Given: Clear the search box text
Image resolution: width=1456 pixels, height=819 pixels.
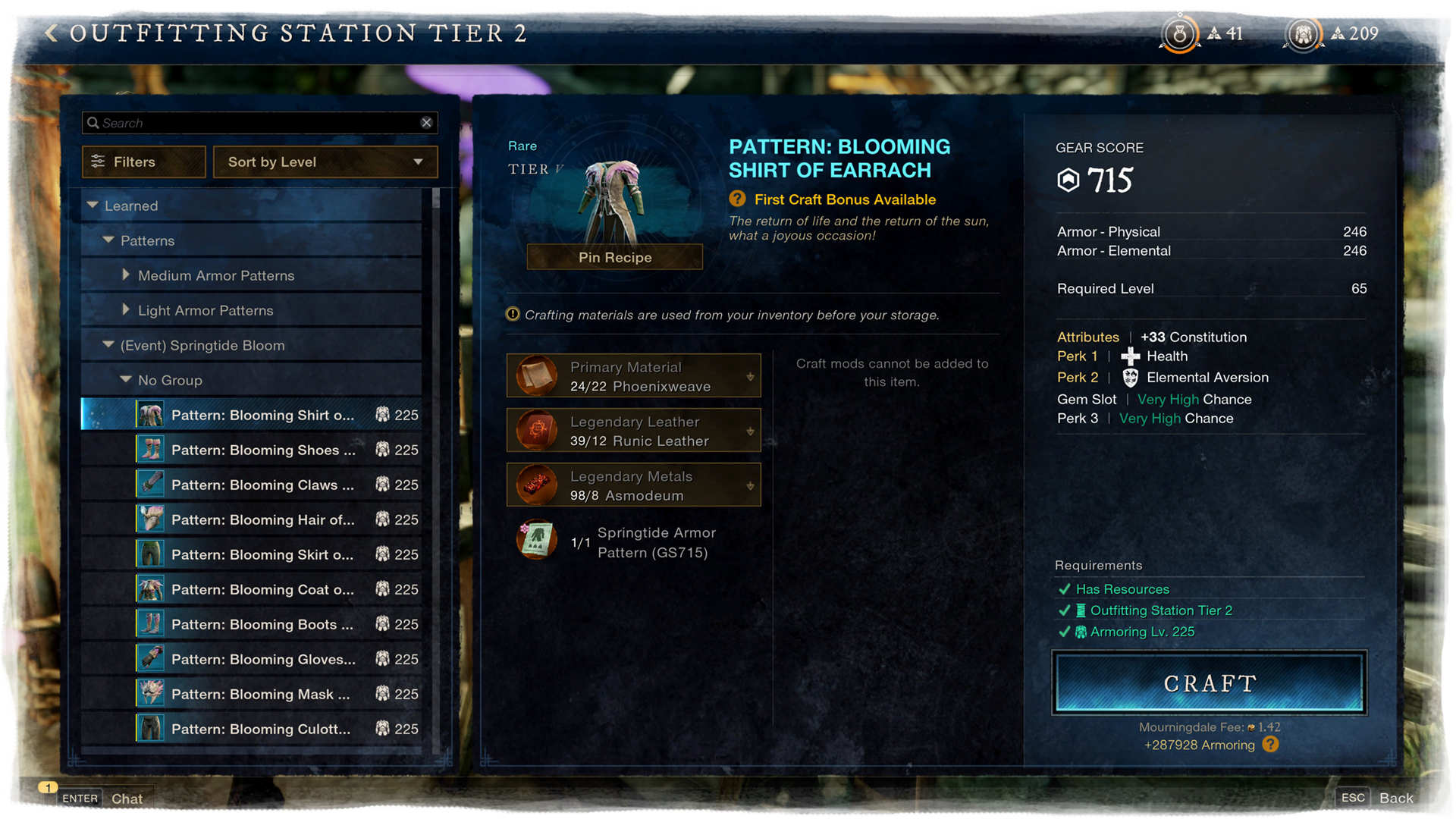Looking at the screenshot, I should click(427, 123).
